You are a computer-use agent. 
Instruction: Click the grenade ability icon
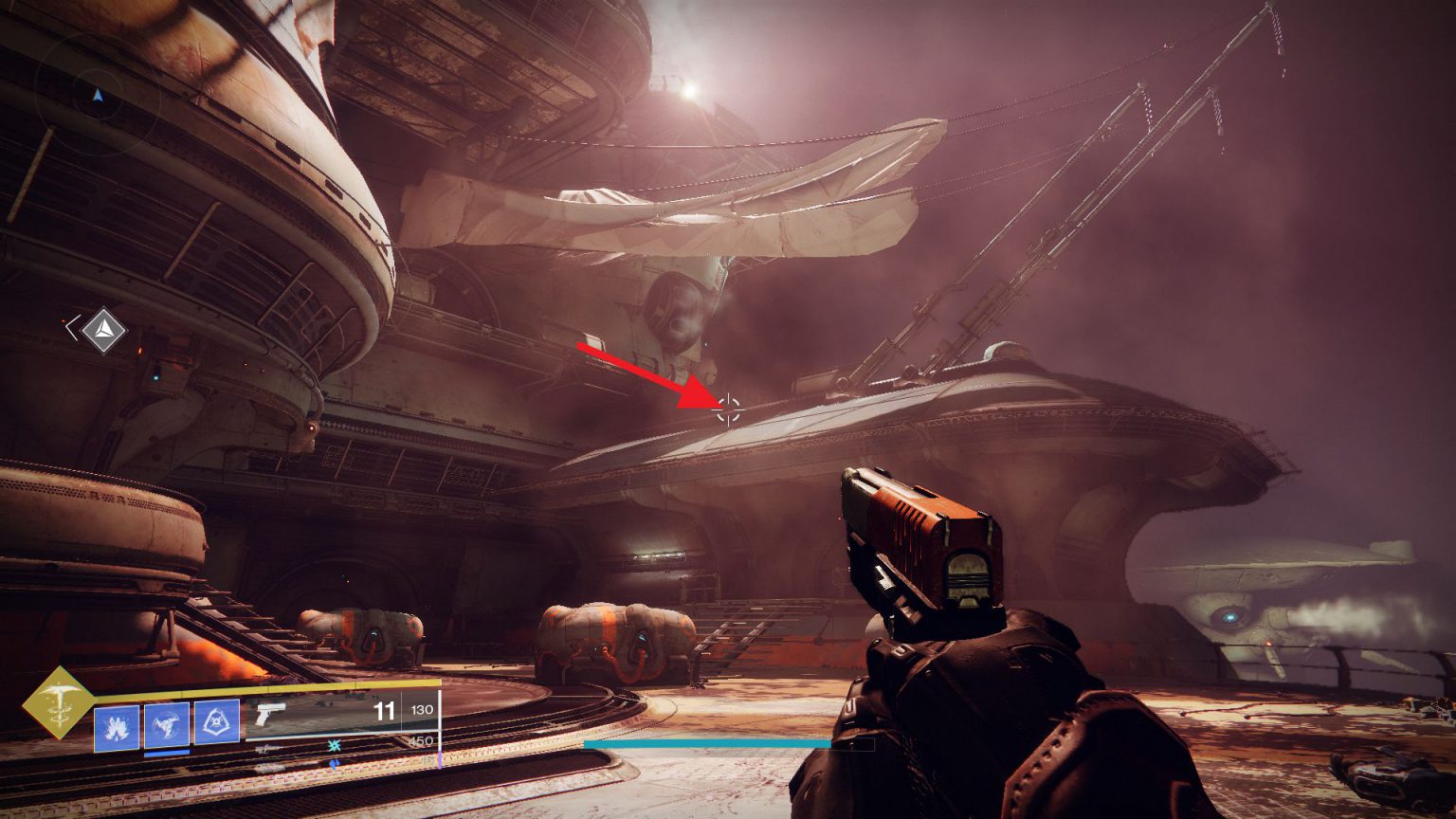point(116,724)
